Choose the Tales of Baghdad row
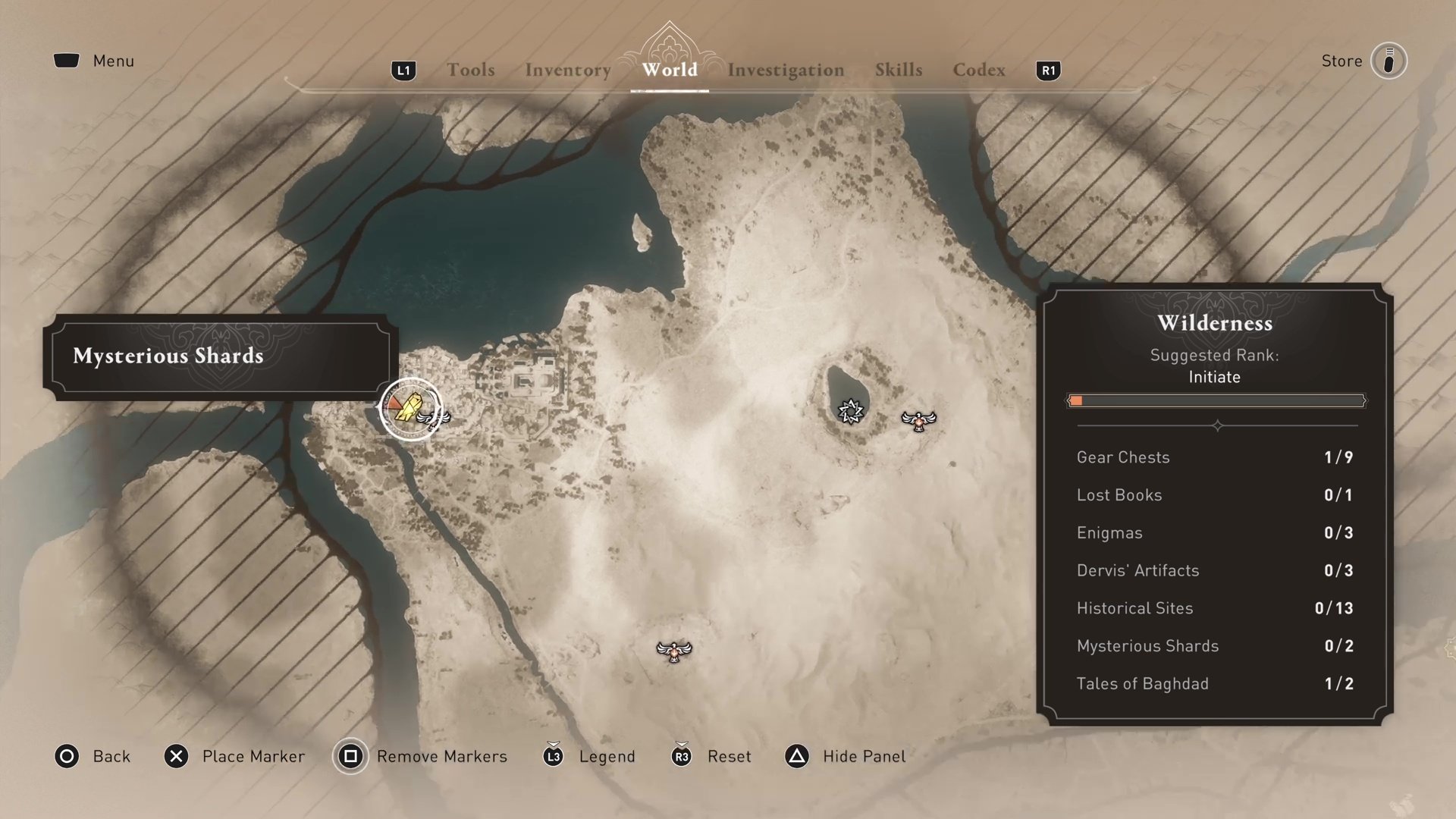 point(1215,683)
